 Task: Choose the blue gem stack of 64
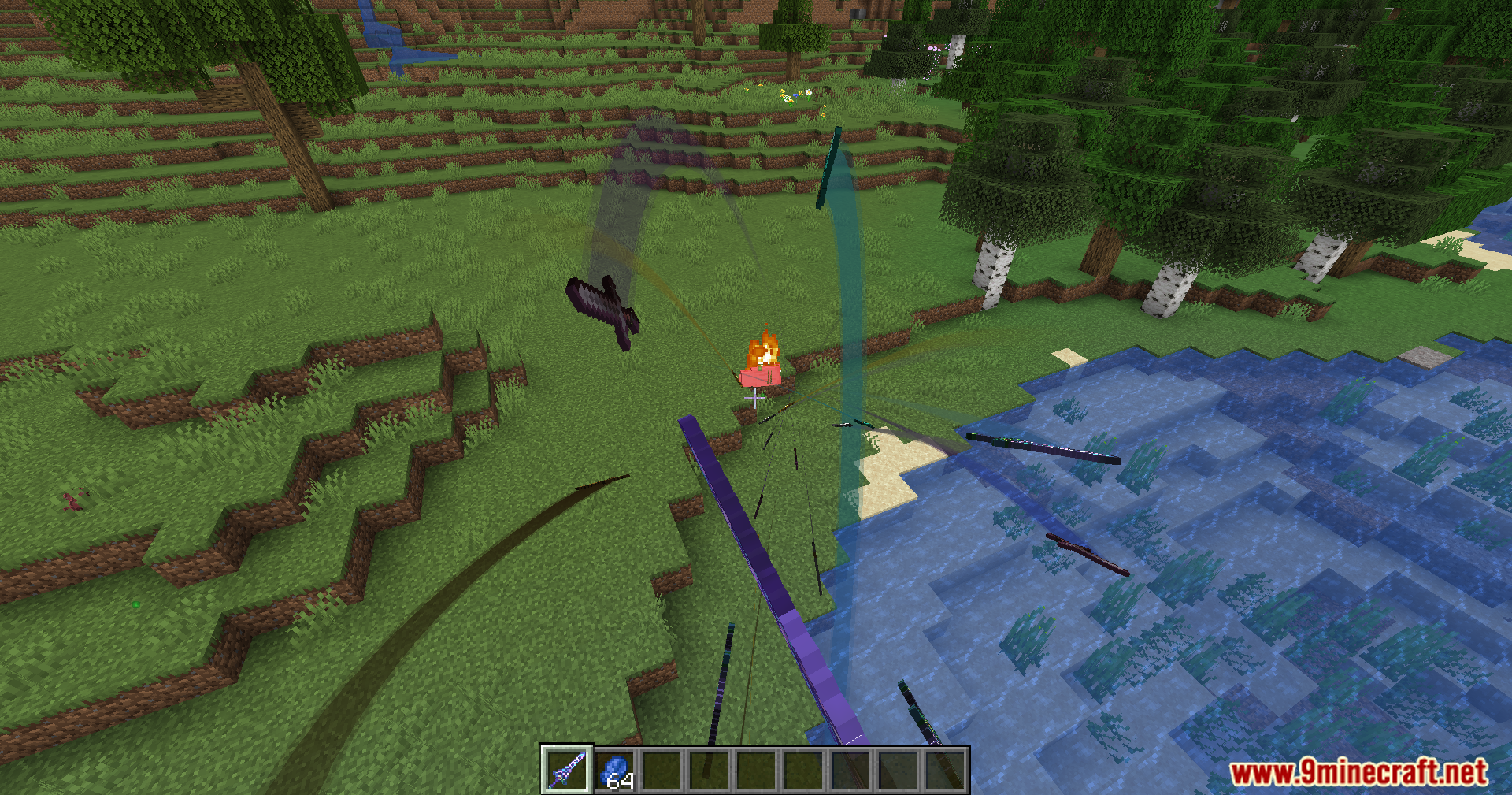[615, 770]
